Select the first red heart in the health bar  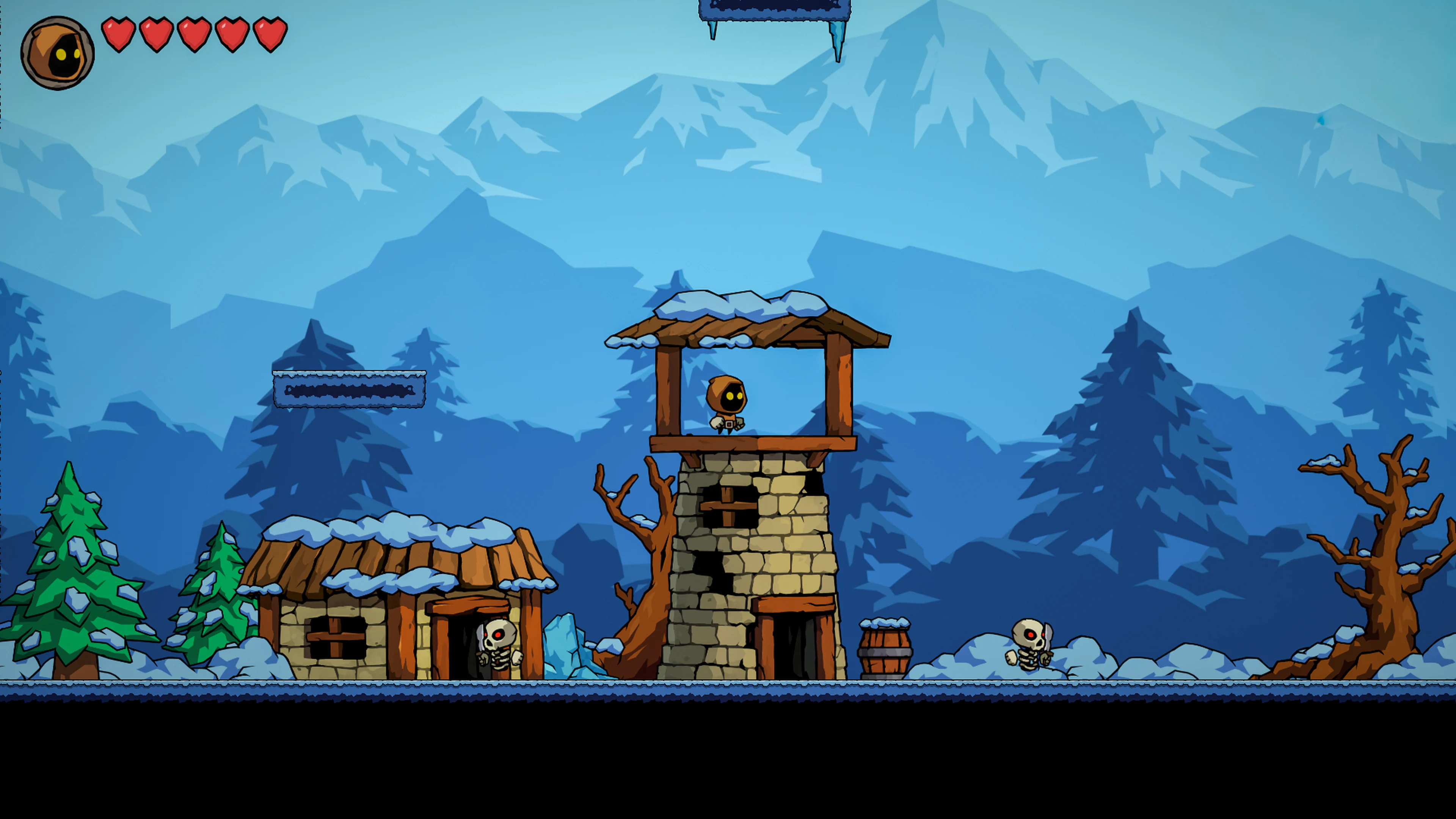click(119, 35)
